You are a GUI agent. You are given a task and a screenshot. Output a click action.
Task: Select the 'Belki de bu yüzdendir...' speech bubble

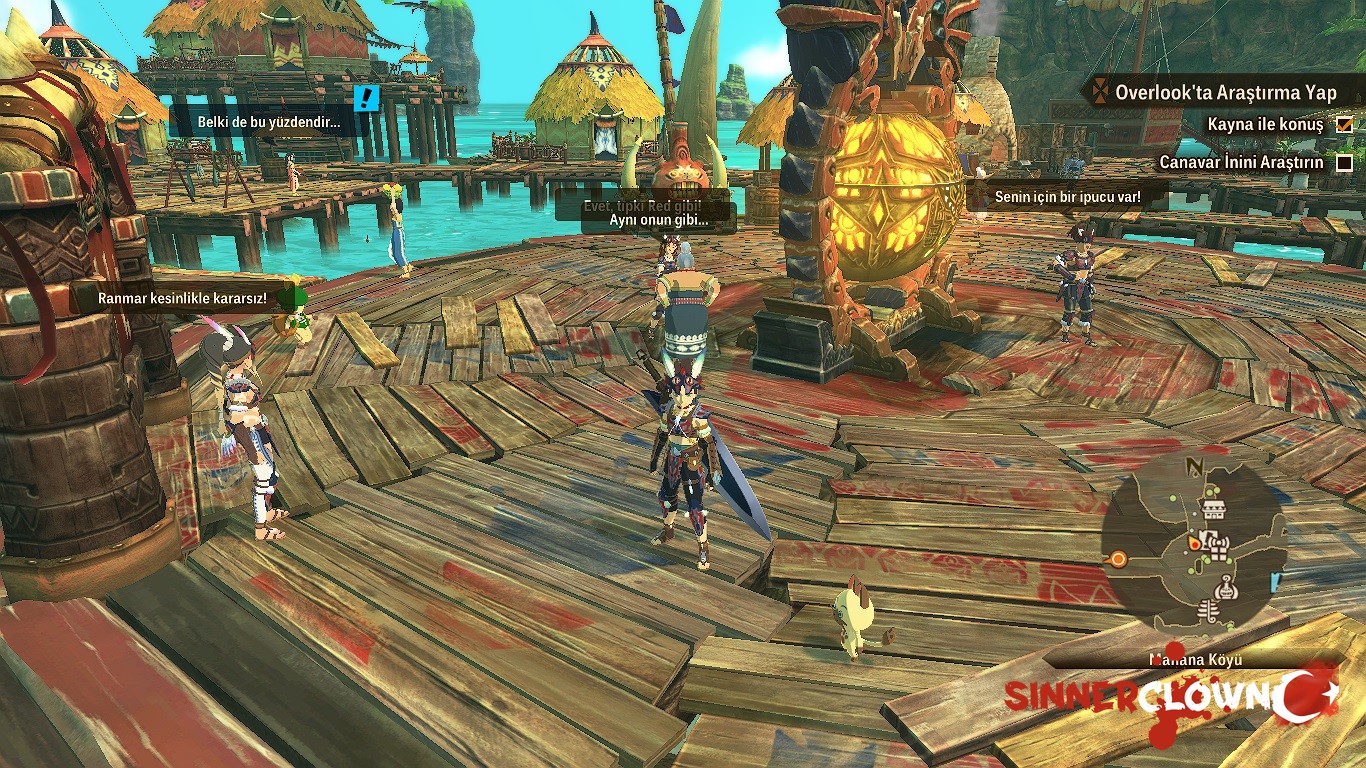(x=268, y=123)
